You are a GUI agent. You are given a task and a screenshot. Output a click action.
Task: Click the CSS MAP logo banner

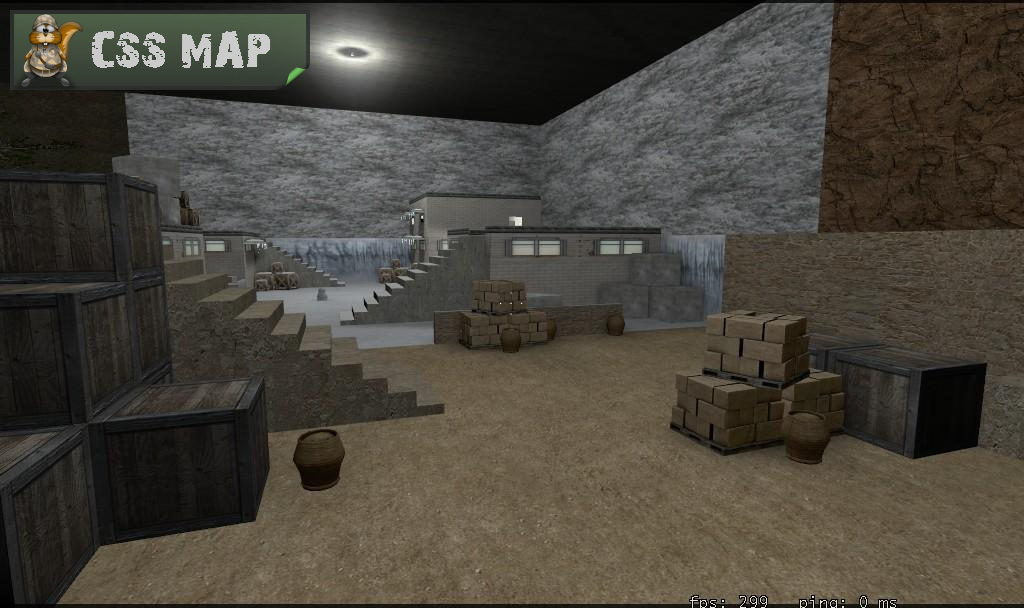coord(160,50)
